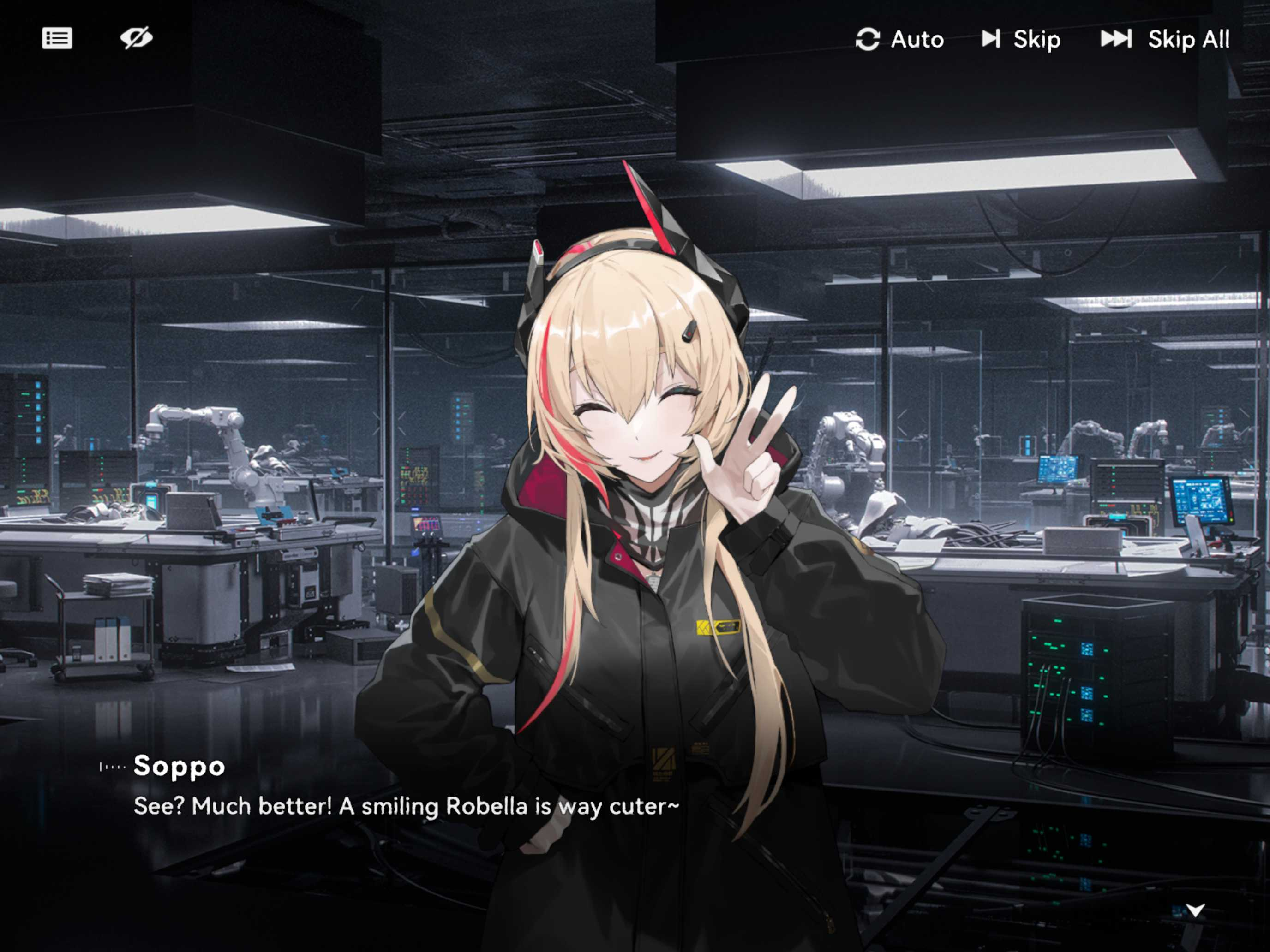Open the dialogue log list icon
The image size is (1270, 952).
coord(57,38)
